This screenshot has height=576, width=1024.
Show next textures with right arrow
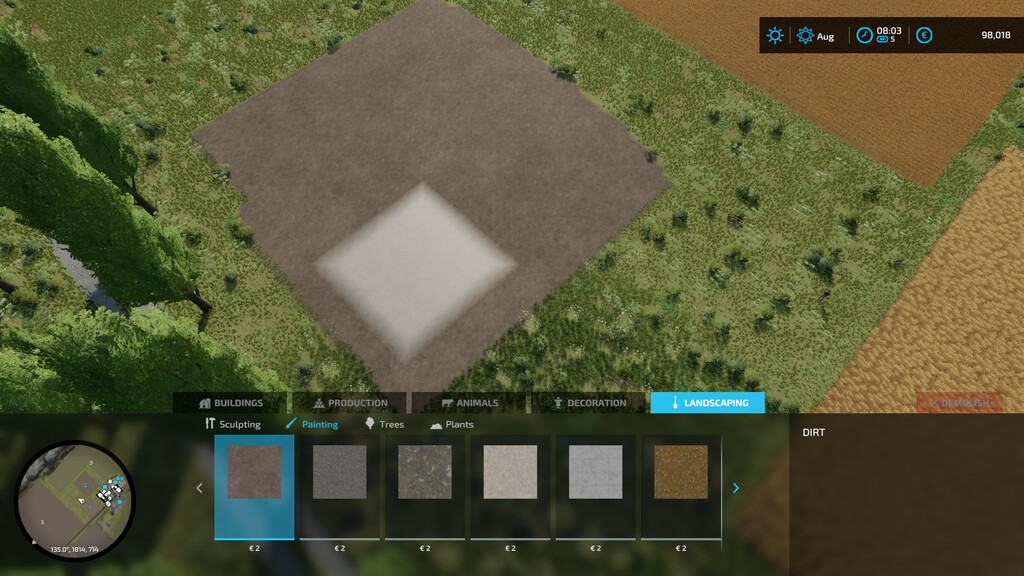click(737, 488)
